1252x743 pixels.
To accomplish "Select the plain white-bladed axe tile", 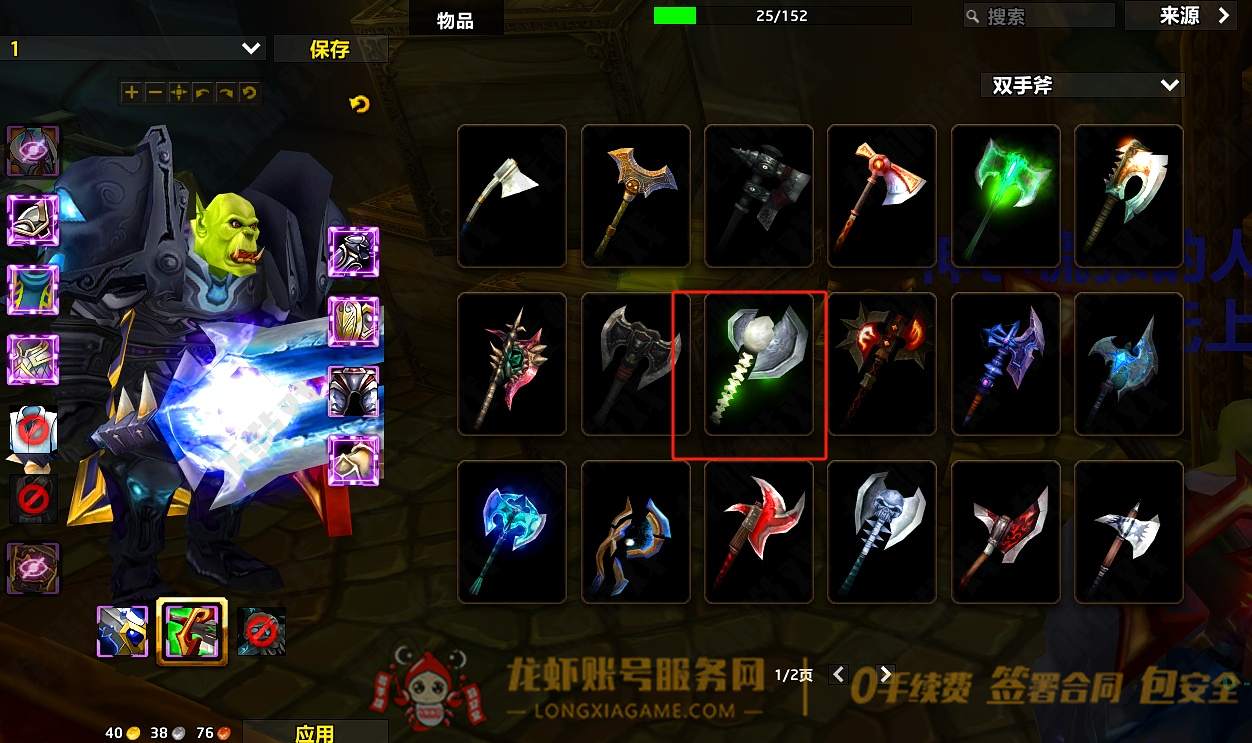I will point(512,196).
